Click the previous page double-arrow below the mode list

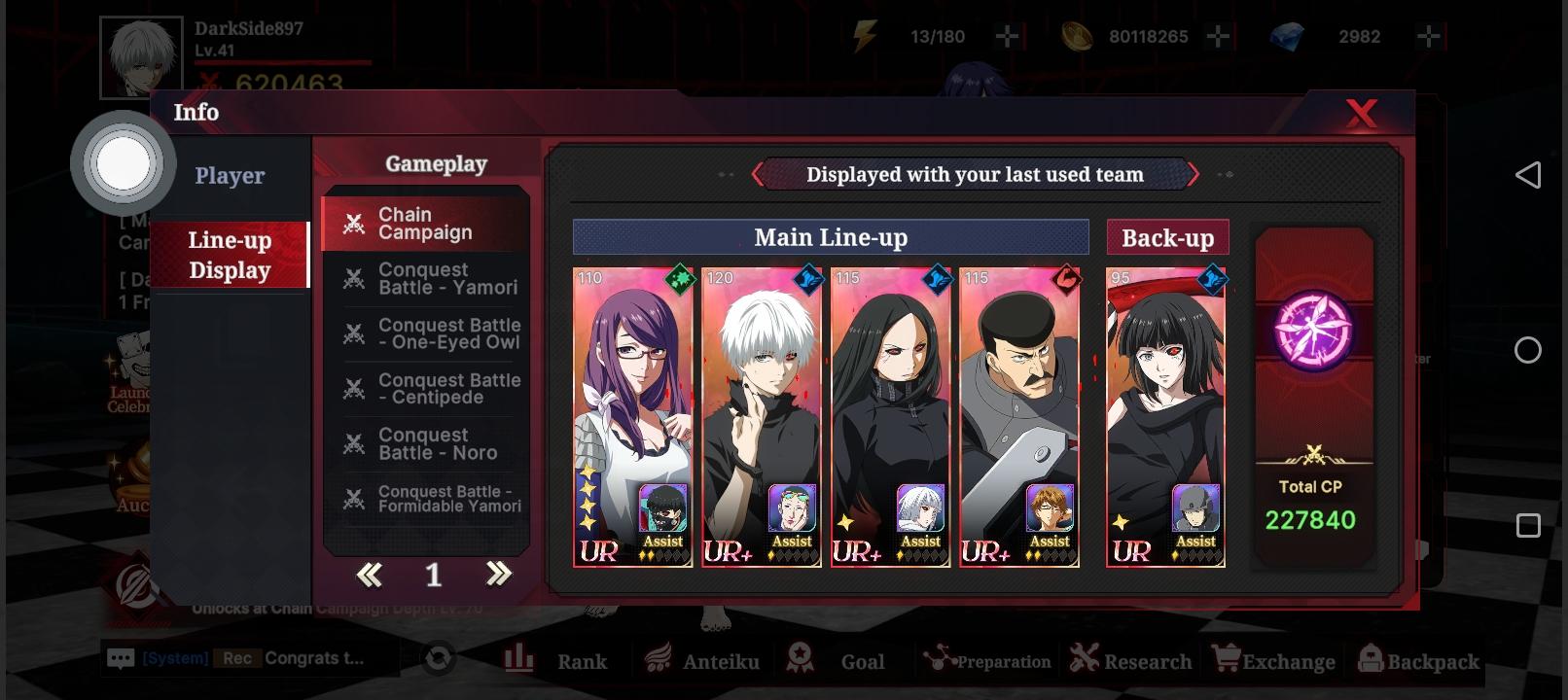click(x=368, y=576)
